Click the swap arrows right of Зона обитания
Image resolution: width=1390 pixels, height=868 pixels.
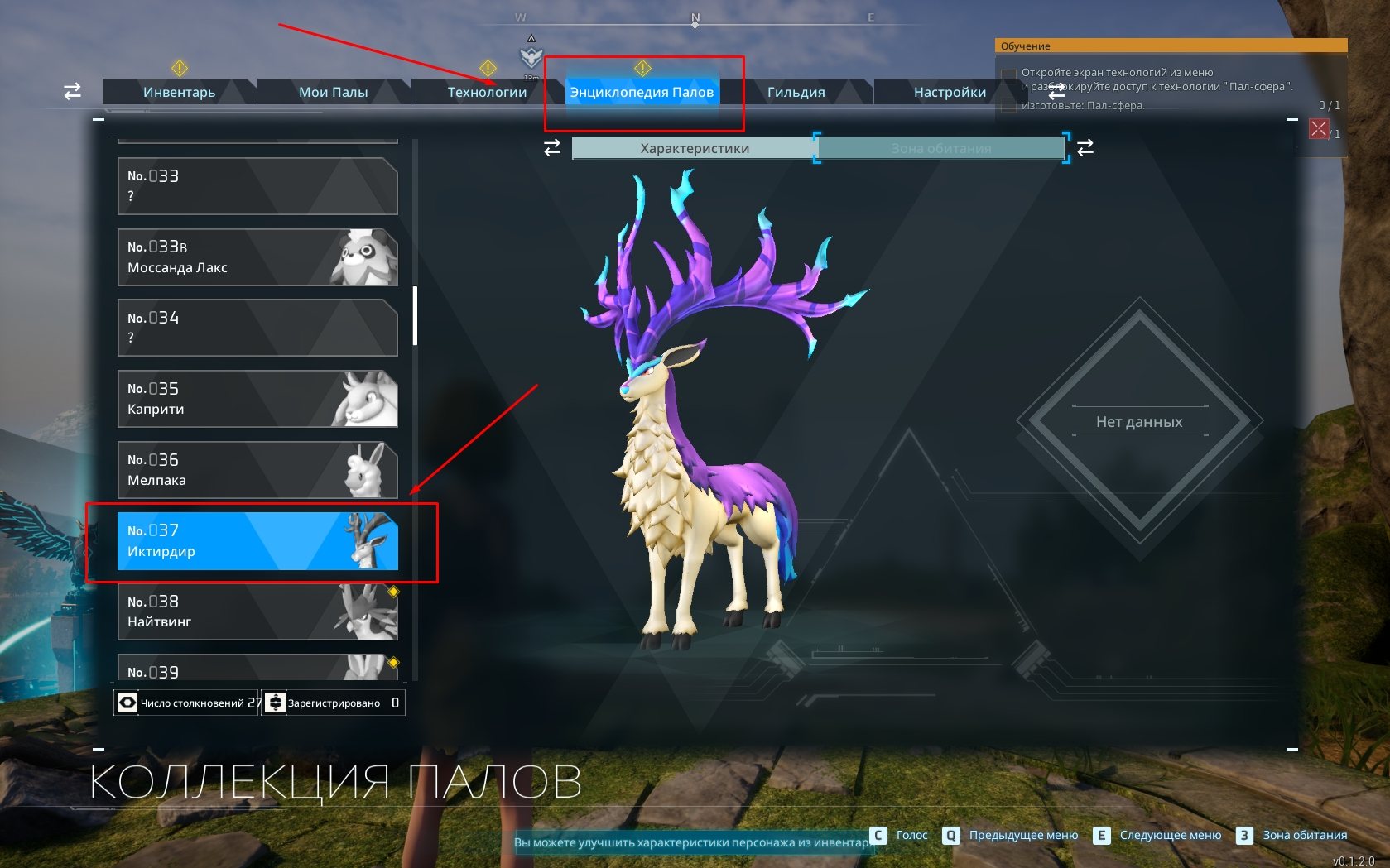coord(1085,147)
